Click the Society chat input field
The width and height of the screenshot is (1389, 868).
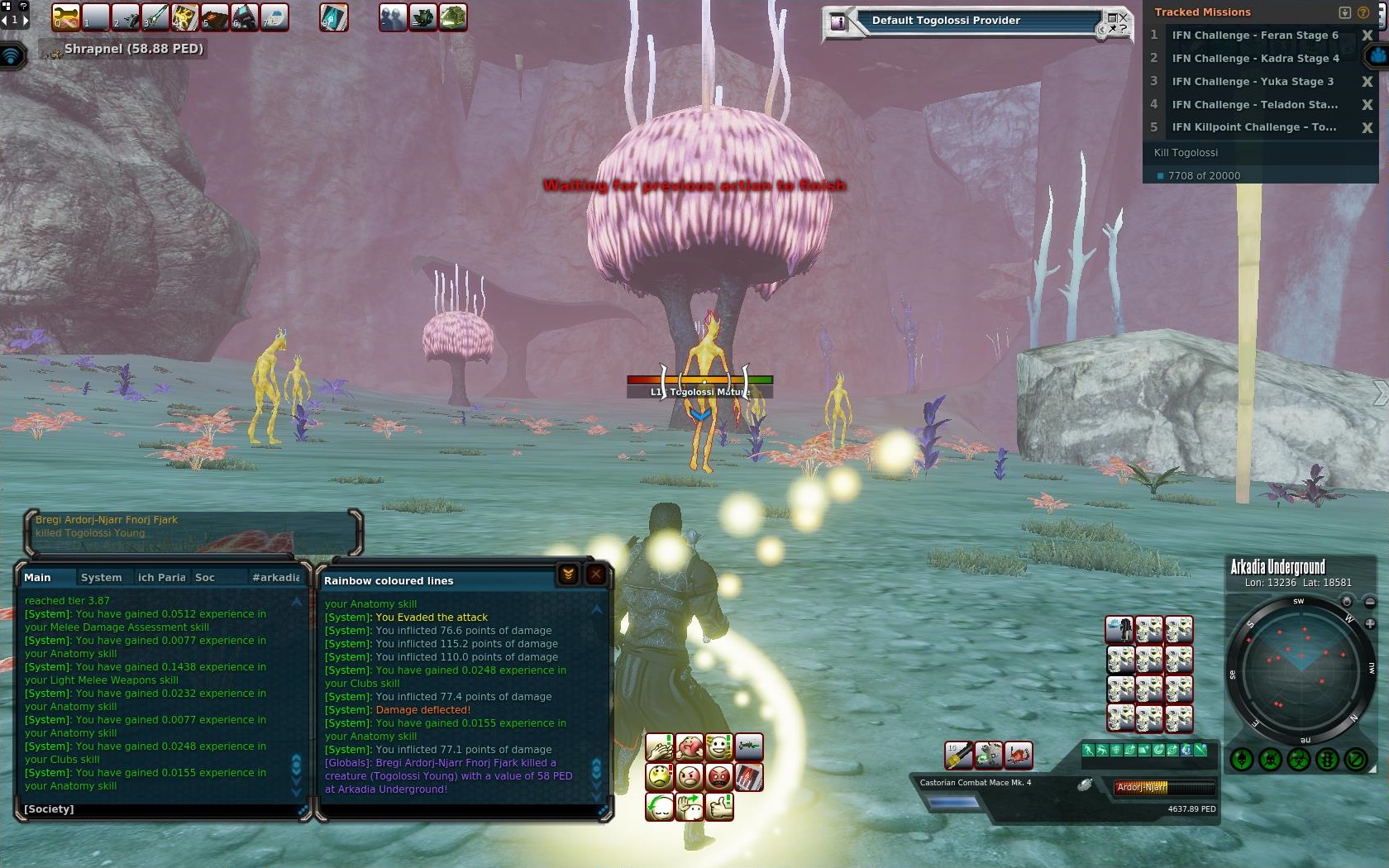coord(157,809)
